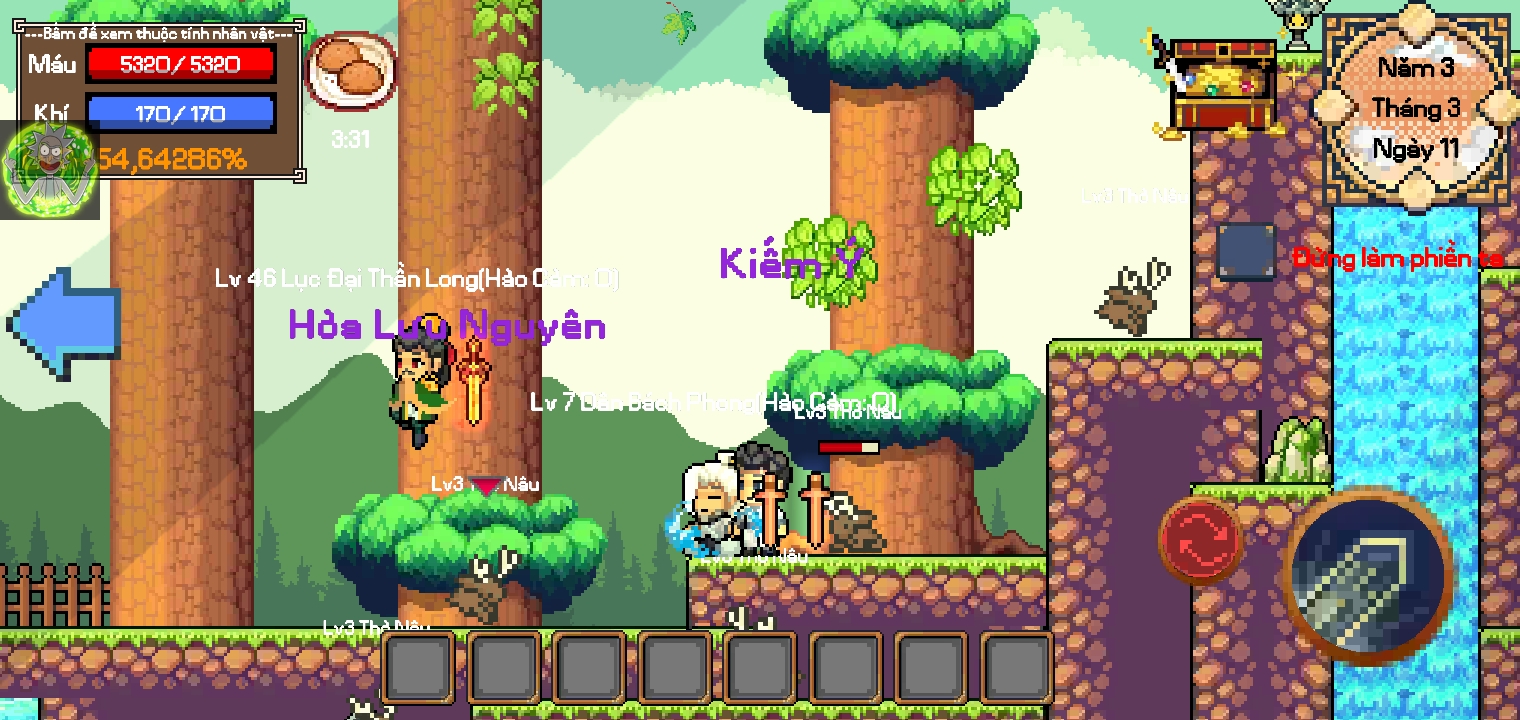Select the cookie plate food icon
1520x720 pixels.
[x=350, y=70]
